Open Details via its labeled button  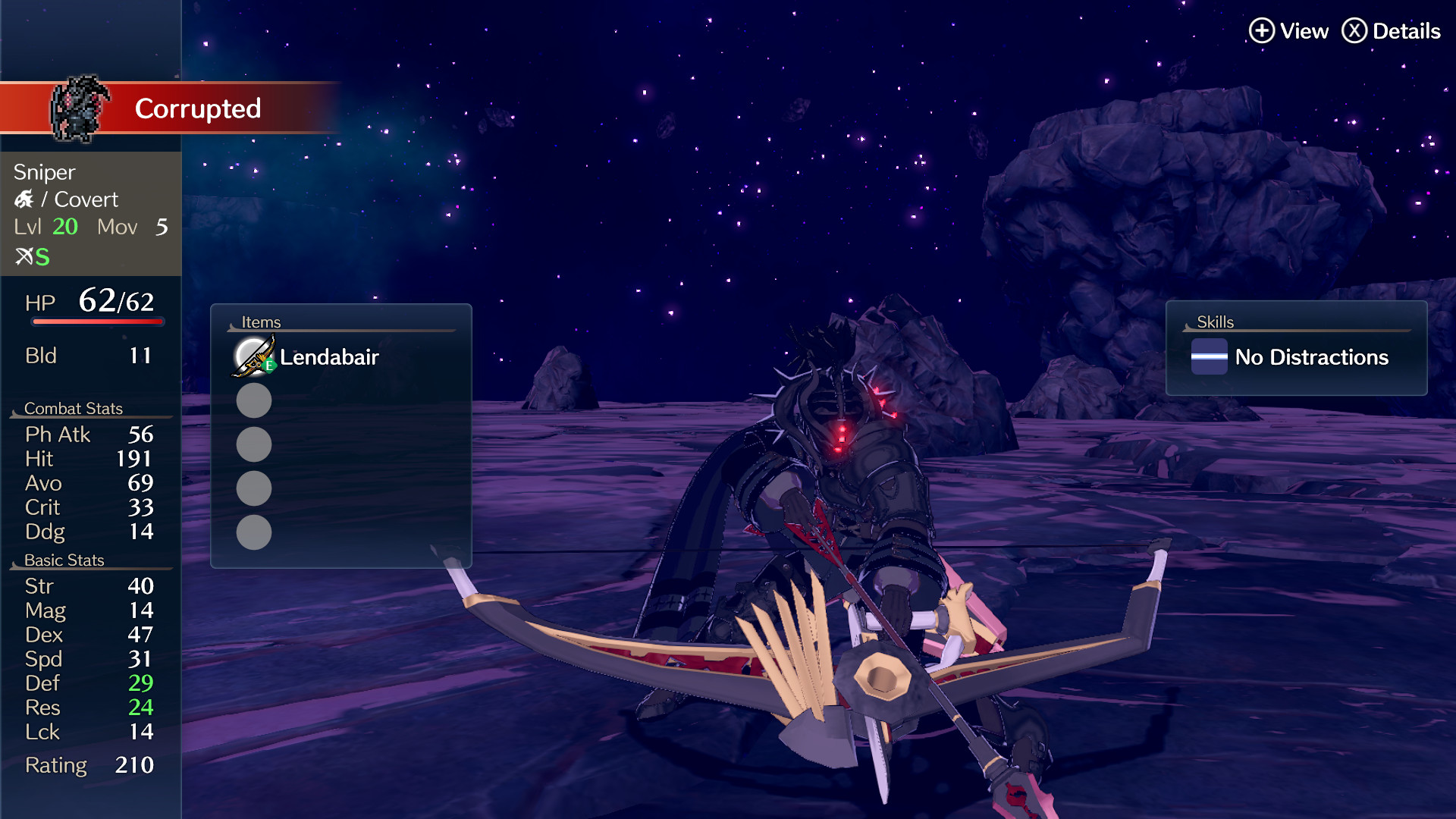point(1408,31)
